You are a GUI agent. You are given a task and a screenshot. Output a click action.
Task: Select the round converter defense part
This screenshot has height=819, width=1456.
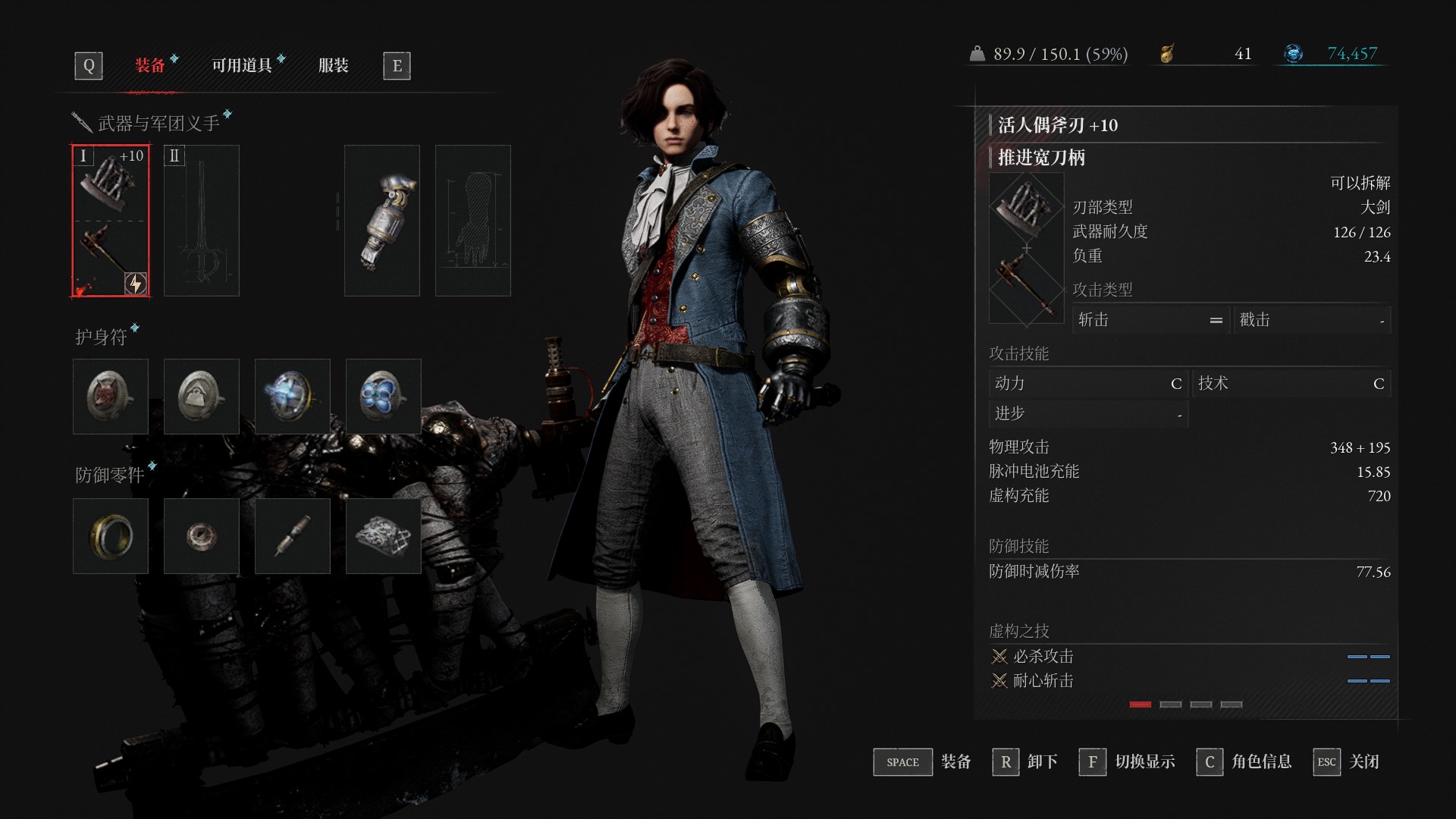202,536
